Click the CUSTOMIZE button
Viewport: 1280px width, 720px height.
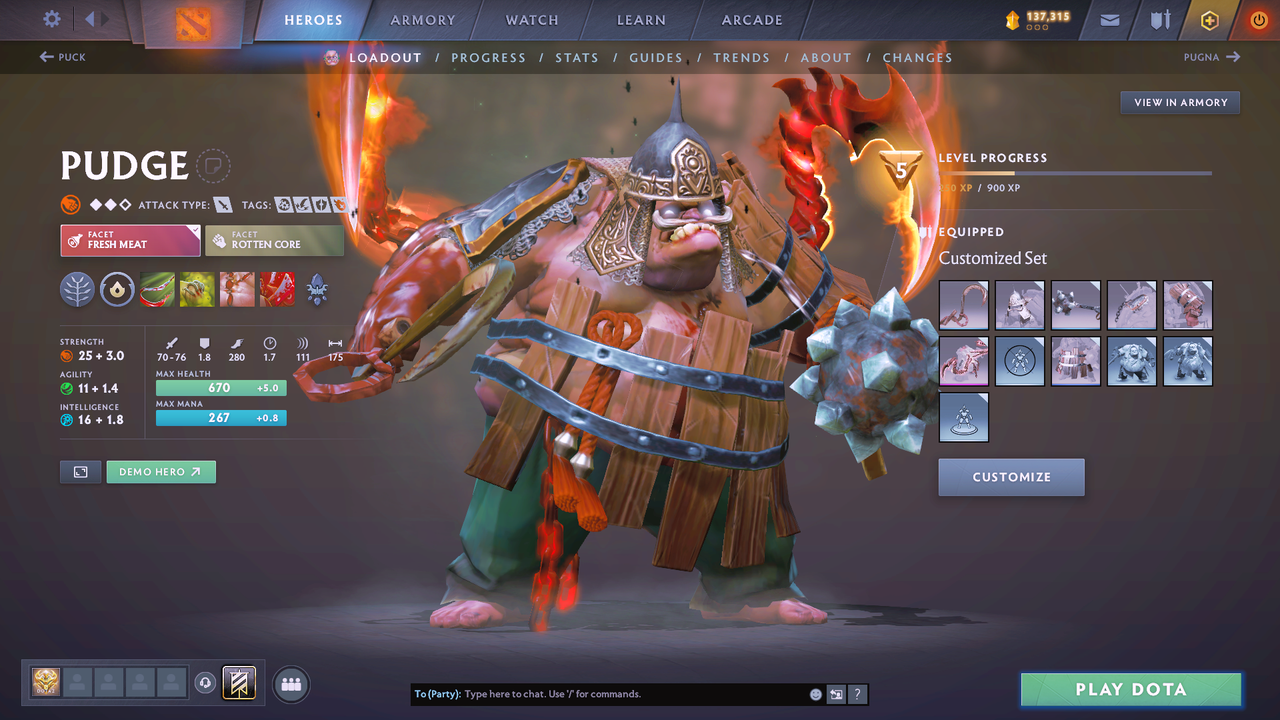pos(1011,477)
